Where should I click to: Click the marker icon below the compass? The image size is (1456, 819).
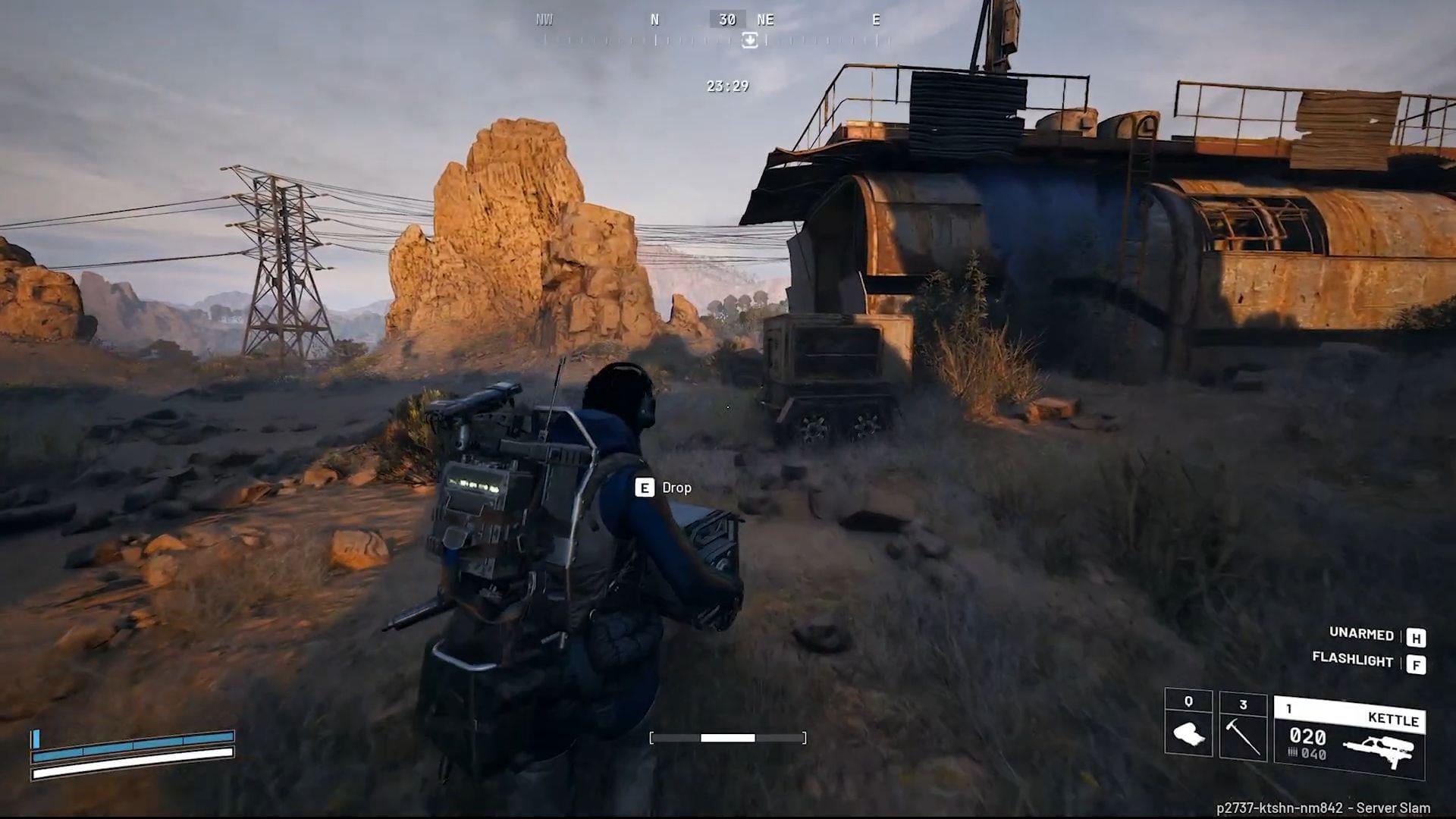(x=750, y=39)
